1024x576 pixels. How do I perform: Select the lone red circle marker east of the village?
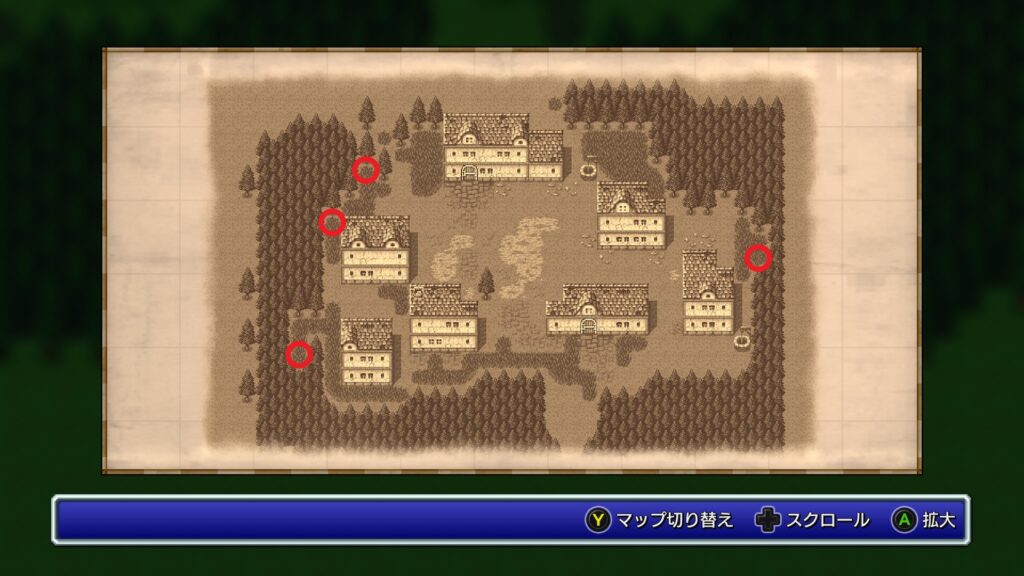pos(758,258)
